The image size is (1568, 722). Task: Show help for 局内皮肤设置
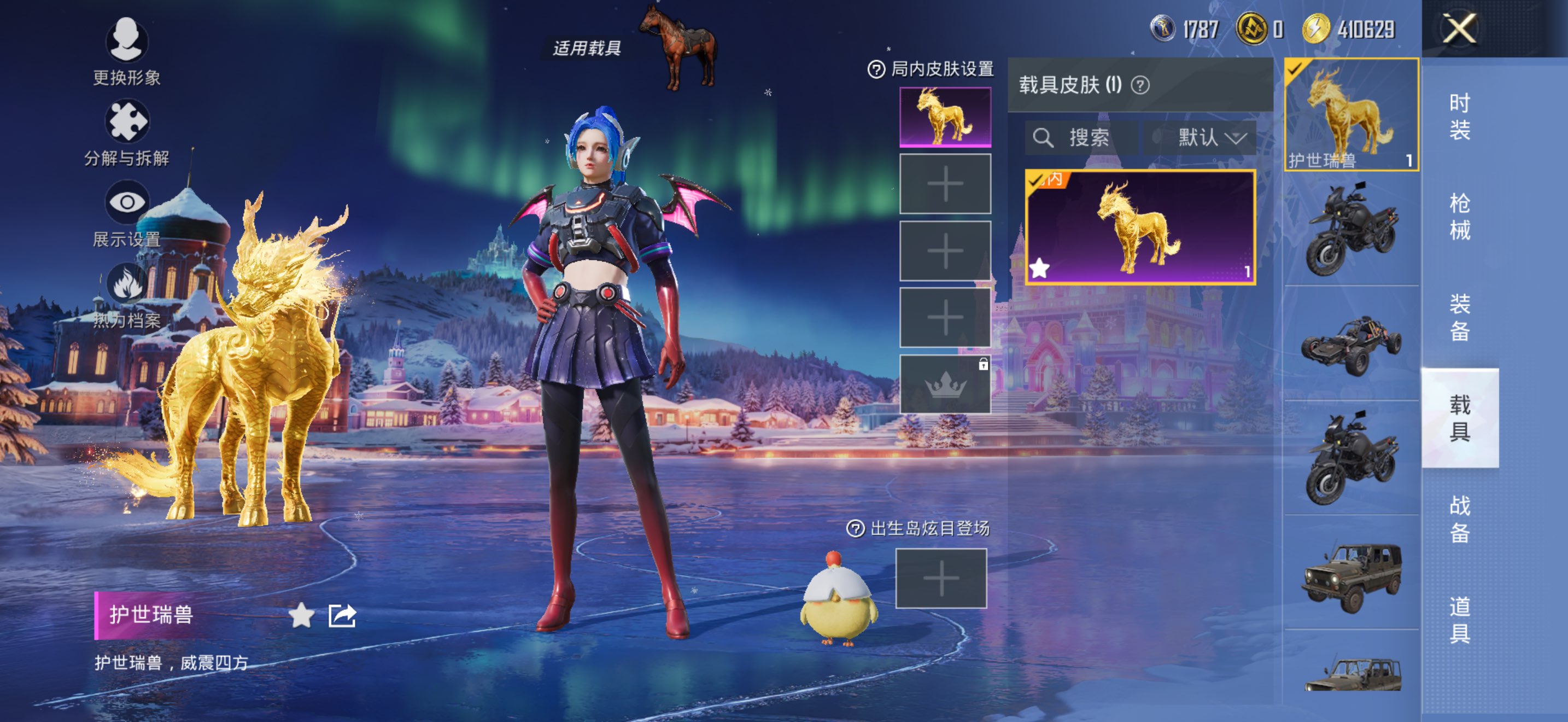pos(875,70)
